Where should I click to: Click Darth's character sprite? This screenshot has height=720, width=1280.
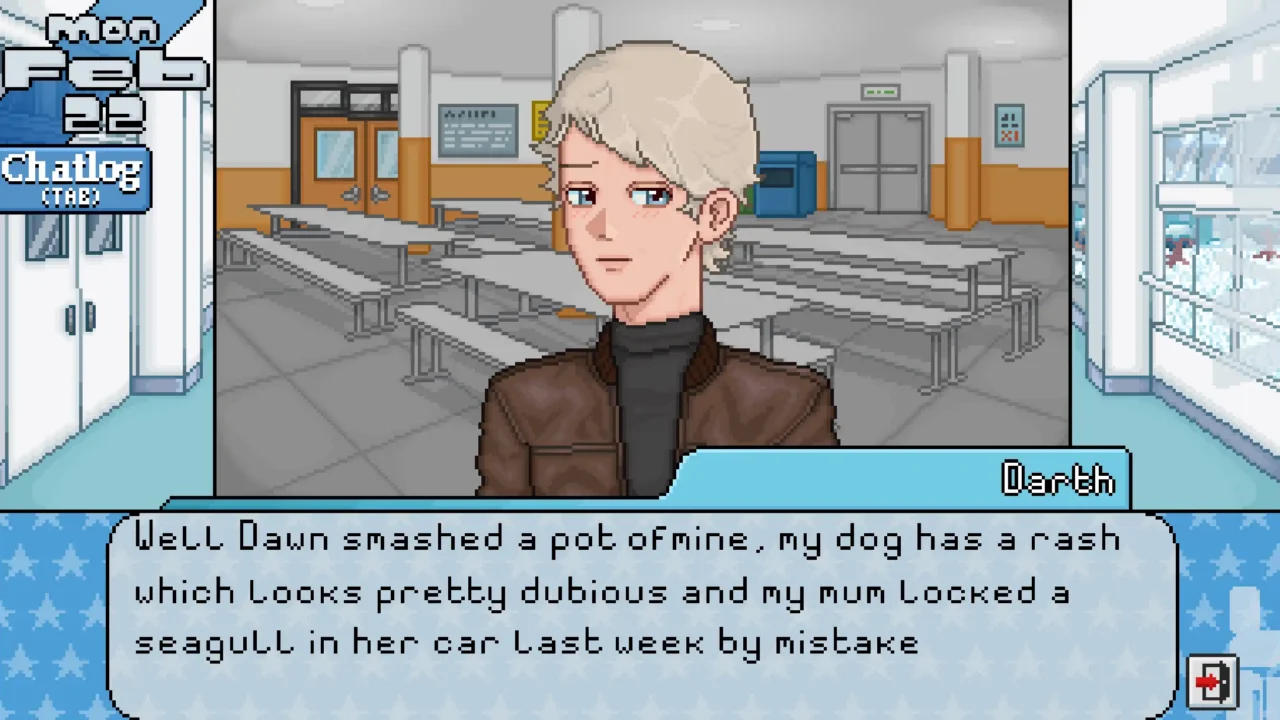point(650,280)
